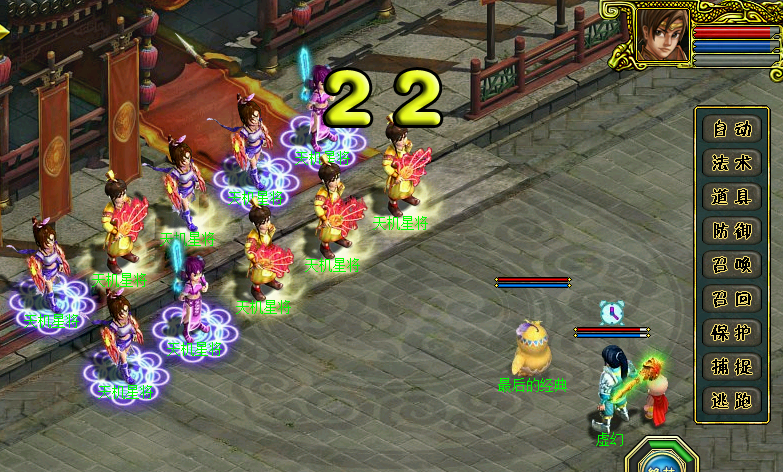
Task: Use the 捕捉 capture command
Action: 731,367
